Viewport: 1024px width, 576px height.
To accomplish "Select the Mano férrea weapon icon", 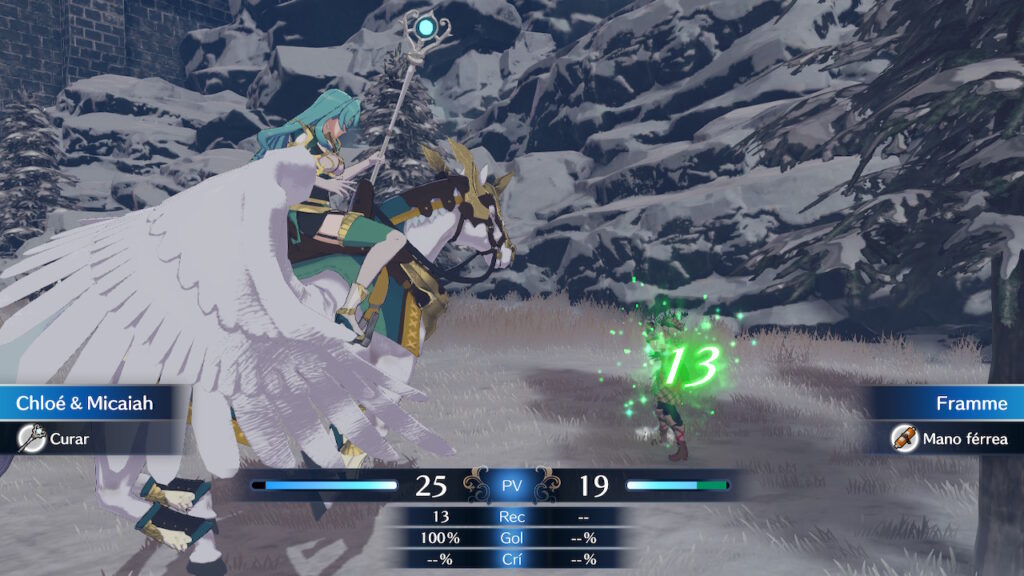I will coord(902,438).
